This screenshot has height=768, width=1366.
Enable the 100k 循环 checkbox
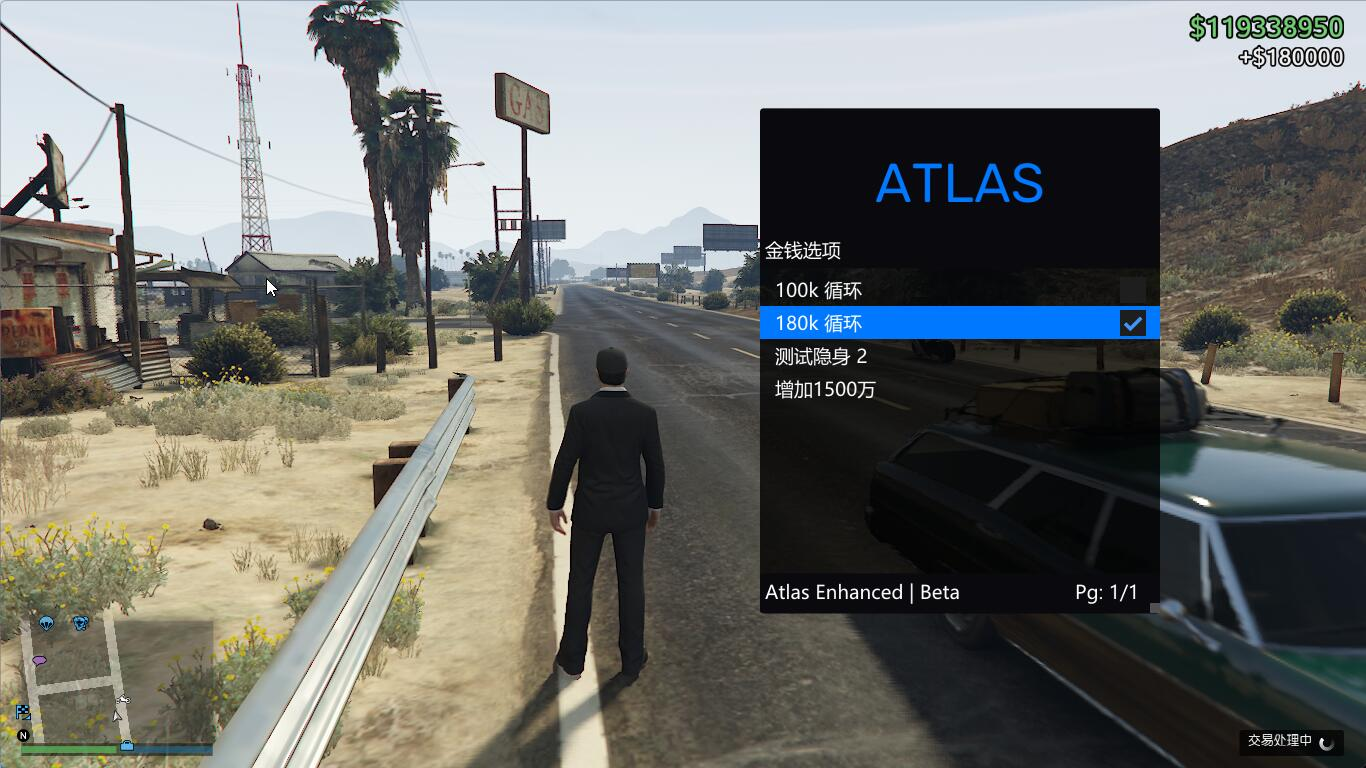(x=1132, y=291)
